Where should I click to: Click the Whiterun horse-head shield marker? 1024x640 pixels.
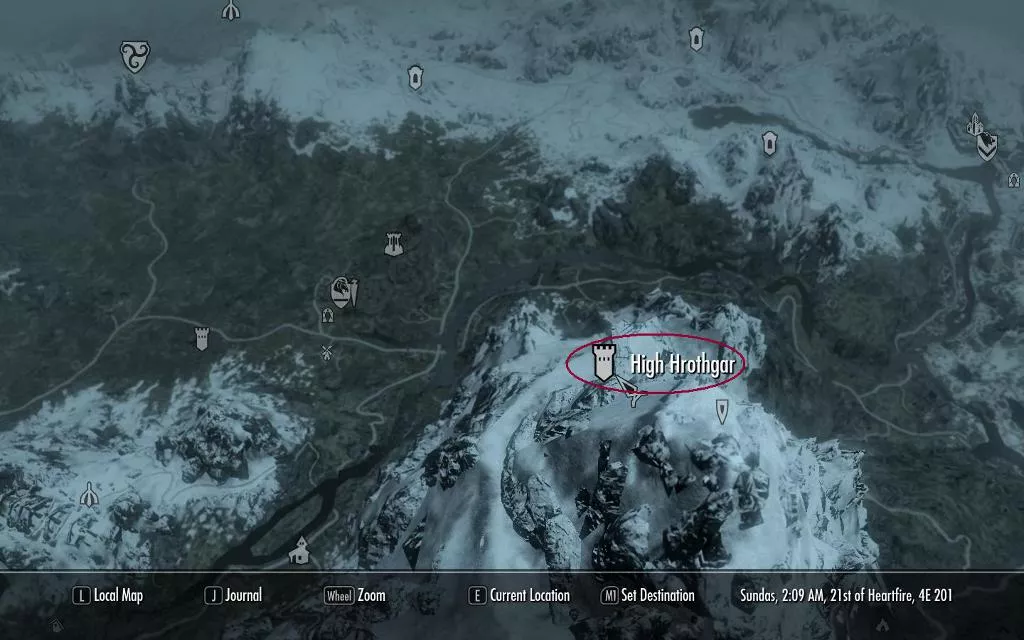[x=342, y=292]
